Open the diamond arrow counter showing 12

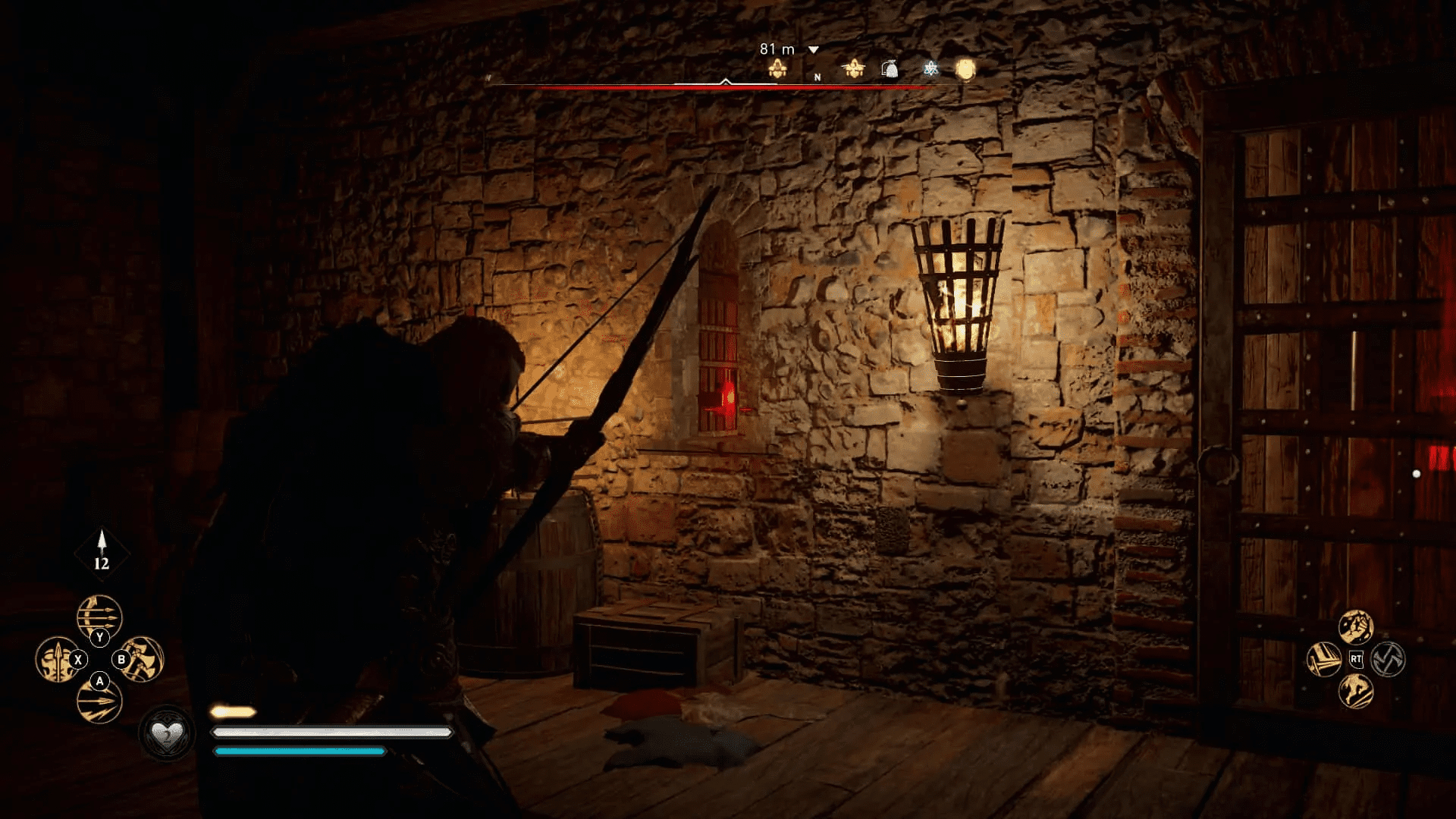(x=101, y=554)
